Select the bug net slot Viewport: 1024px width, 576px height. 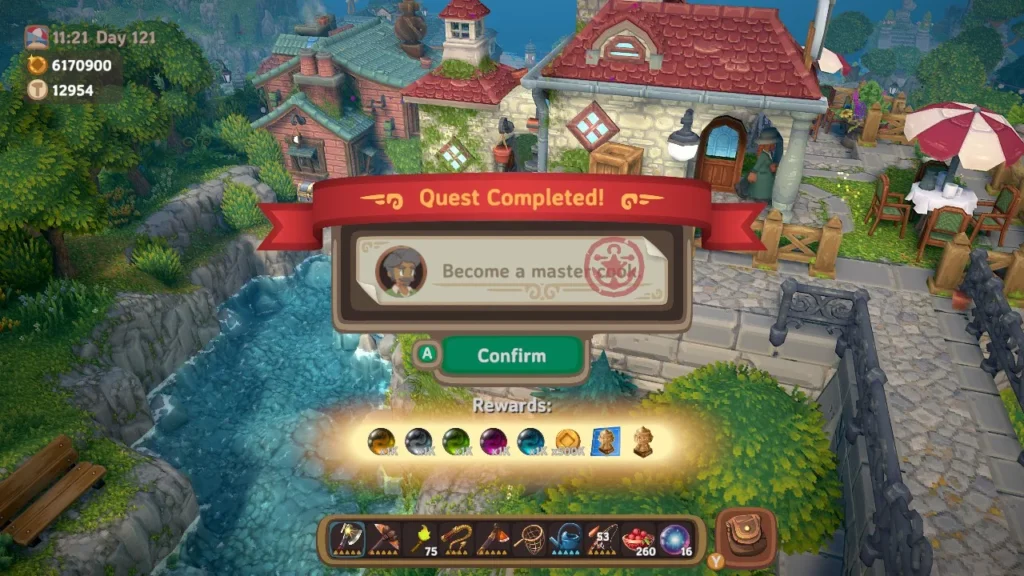tap(530, 538)
